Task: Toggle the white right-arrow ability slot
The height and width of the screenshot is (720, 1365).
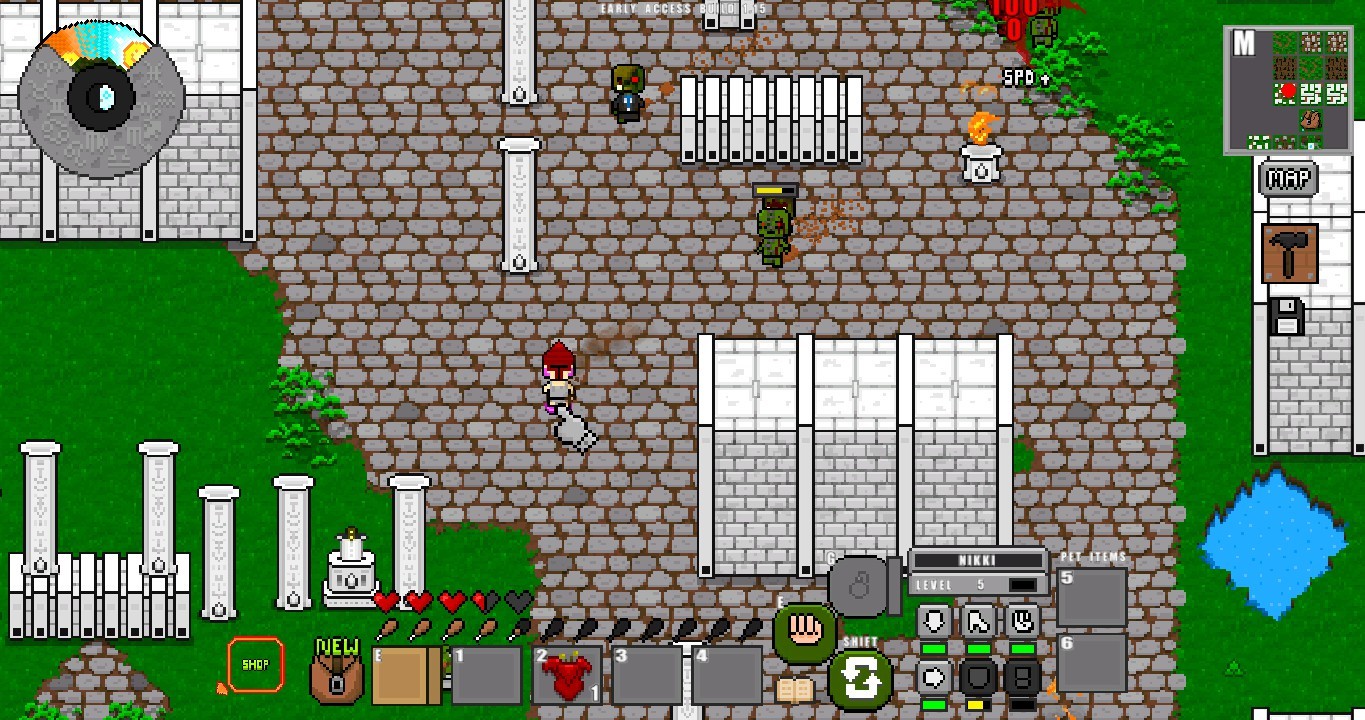Action: coord(932,677)
